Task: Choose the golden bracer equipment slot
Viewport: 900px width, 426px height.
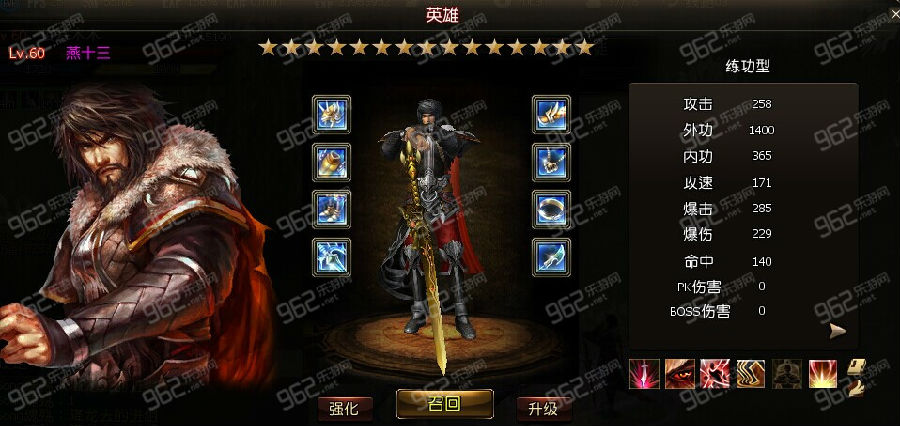Action: point(331,161)
